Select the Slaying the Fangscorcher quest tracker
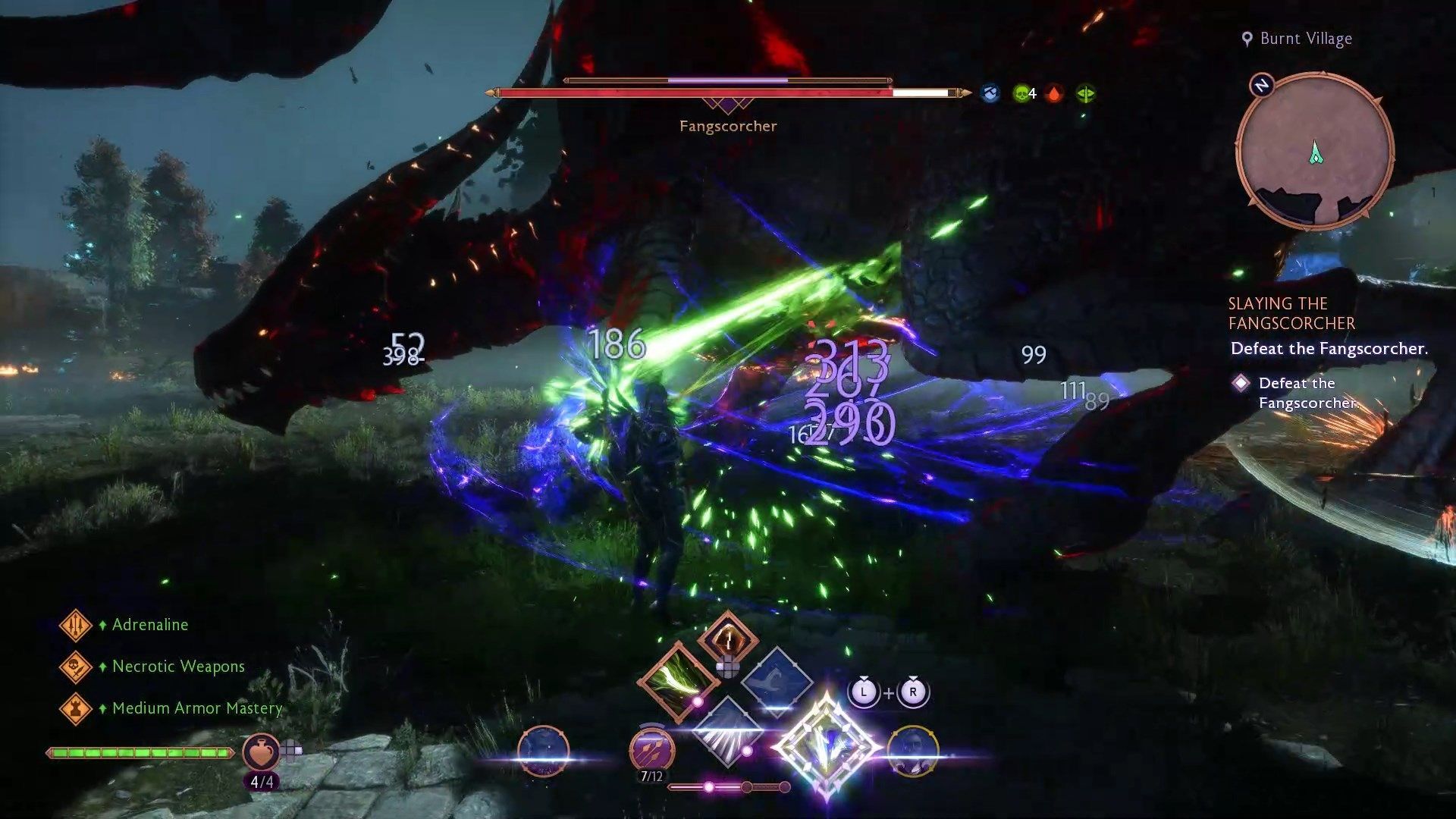This screenshot has height=819, width=1456. [x=1291, y=313]
